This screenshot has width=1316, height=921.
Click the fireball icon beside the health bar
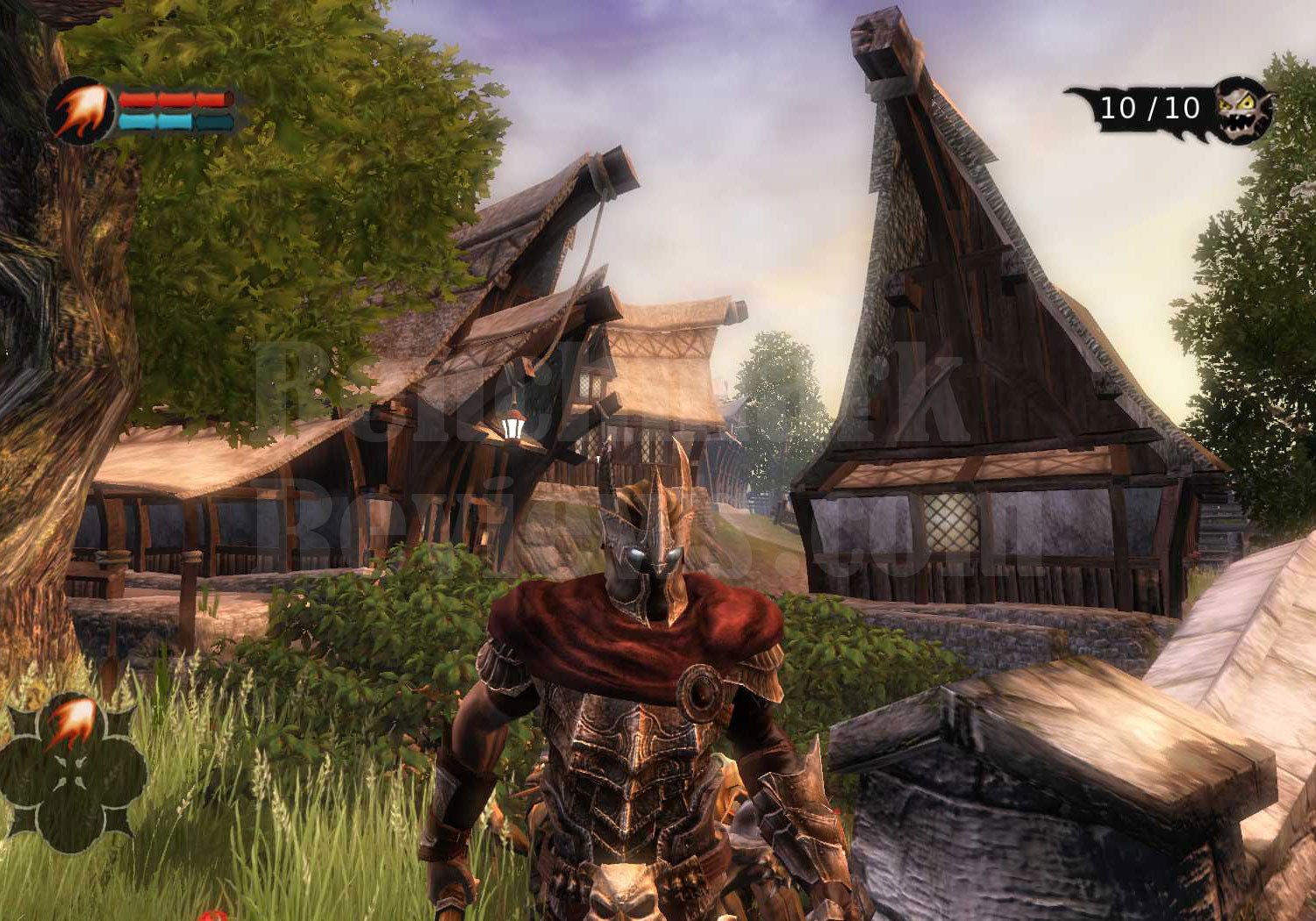point(80,111)
